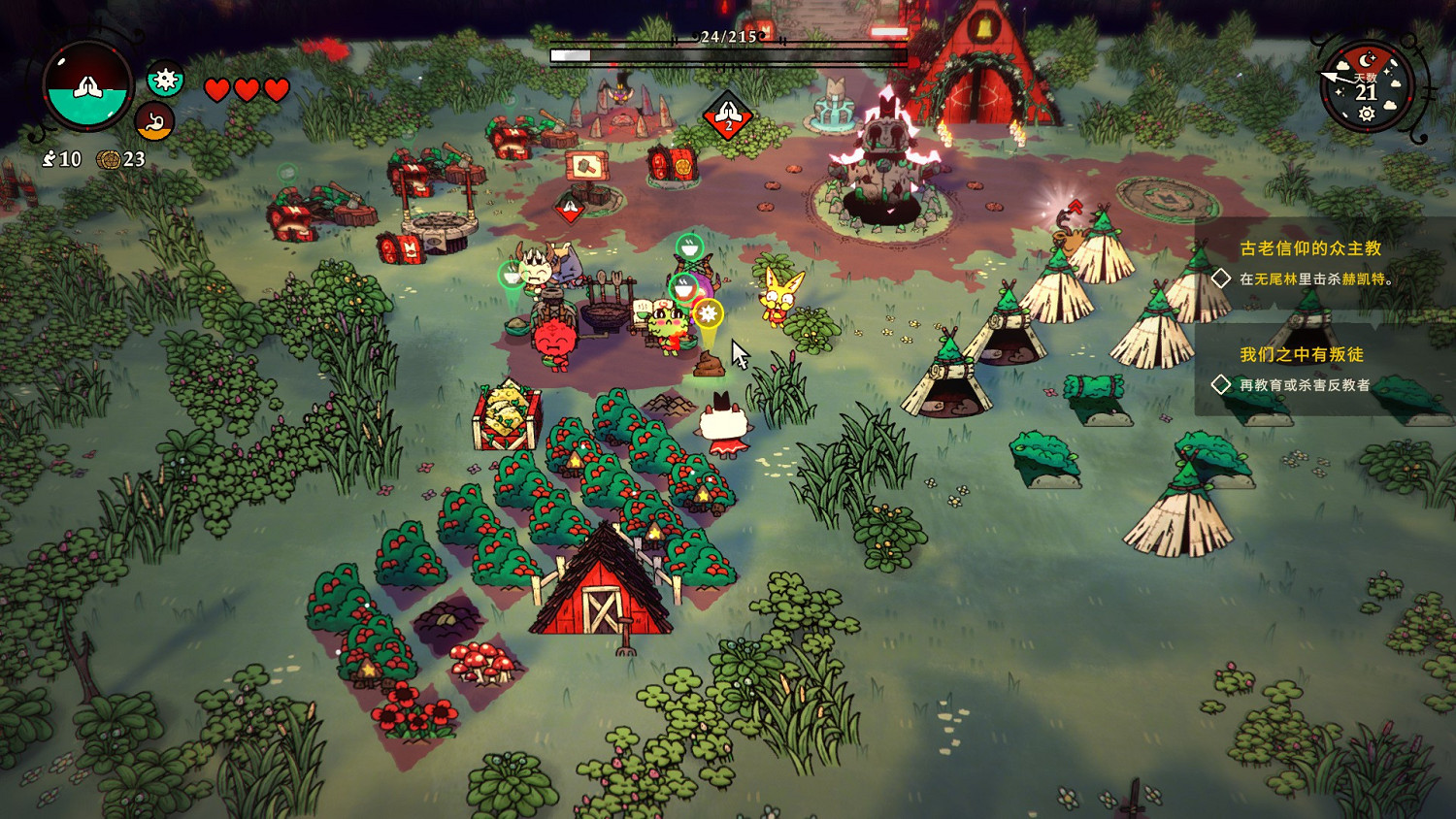Select the teal sun status icon
This screenshot has width=1456, height=819.
(165, 79)
